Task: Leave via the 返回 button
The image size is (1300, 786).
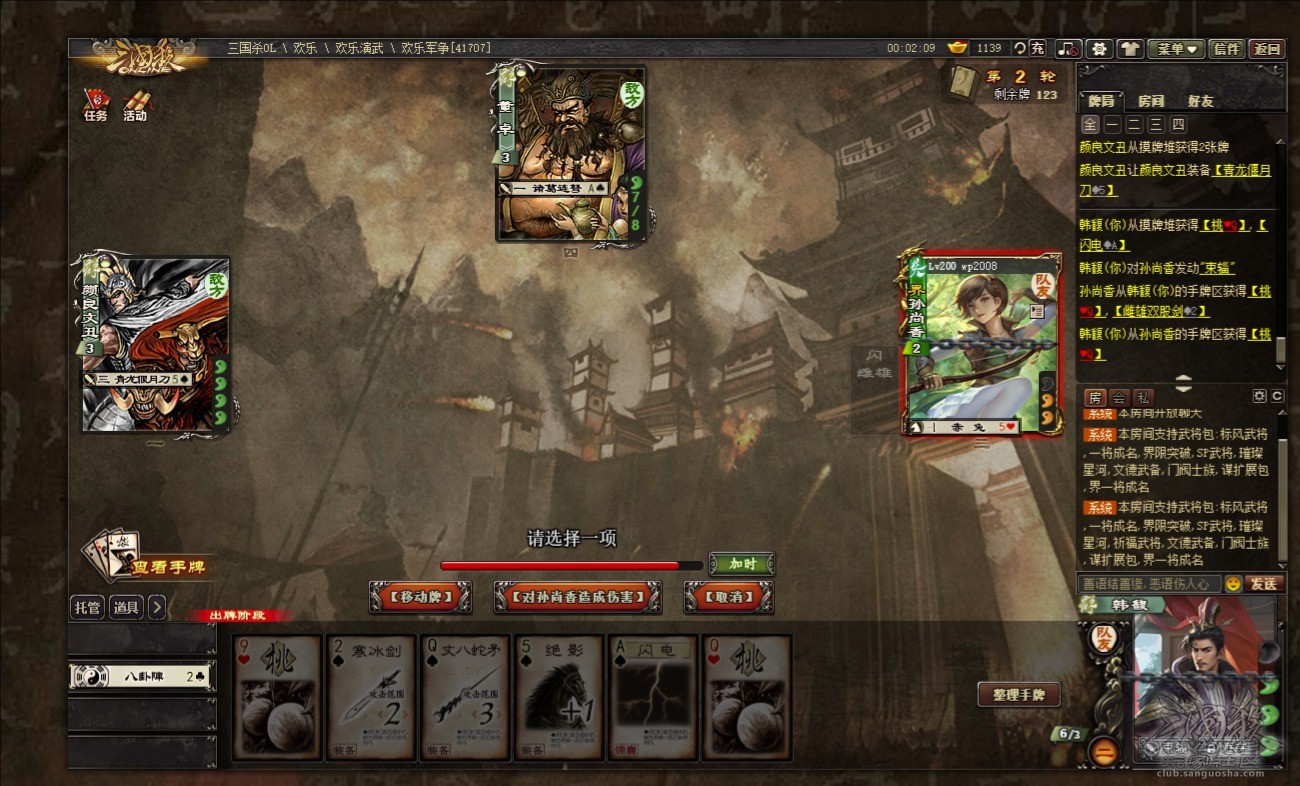Action: coord(1267,48)
